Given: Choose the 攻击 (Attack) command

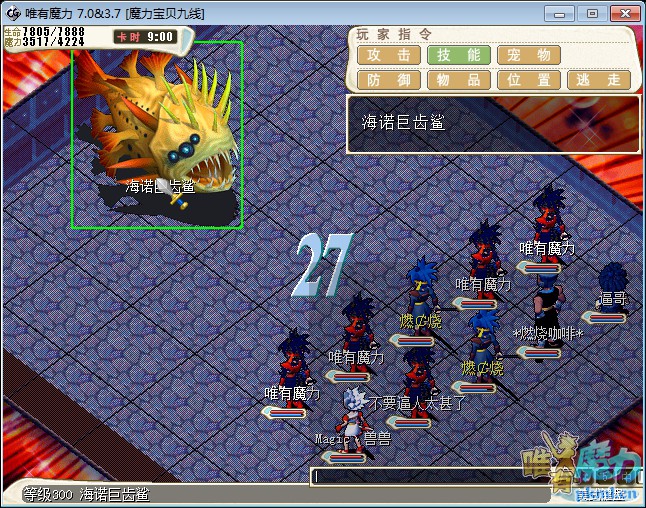Looking at the screenshot, I should pyautogui.click(x=388, y=55).
